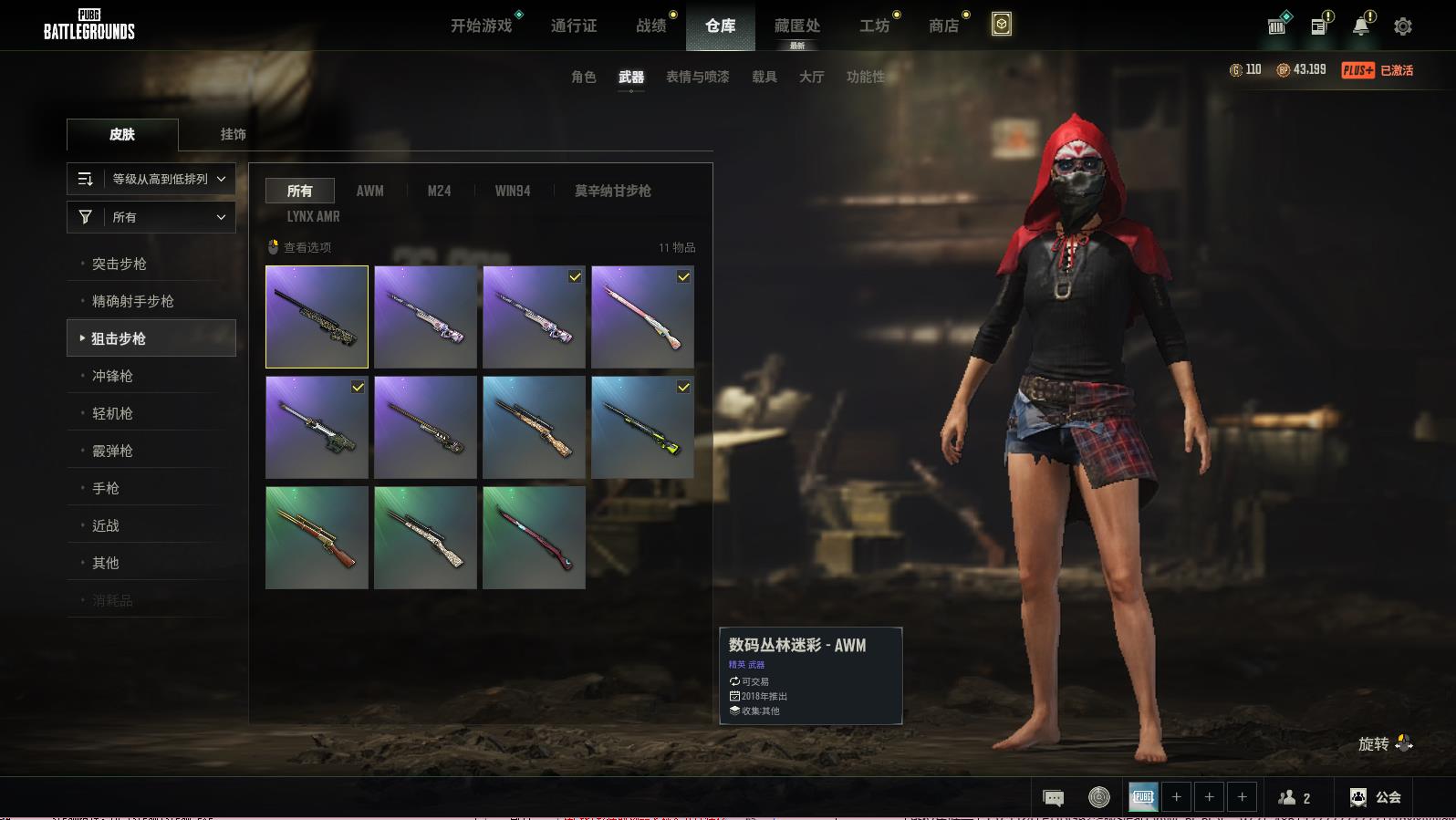The height and width of the screenshot is (820, 1456).
Task: Show notifications via the bell icon
Action: [1361, 26]
